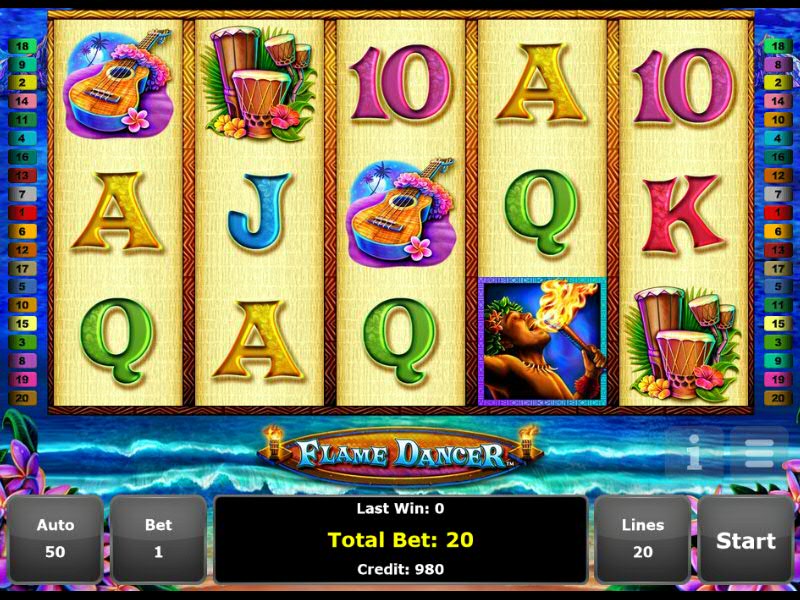Change the Bet amount button
The image size is (800, 600).
pos(158,539)
